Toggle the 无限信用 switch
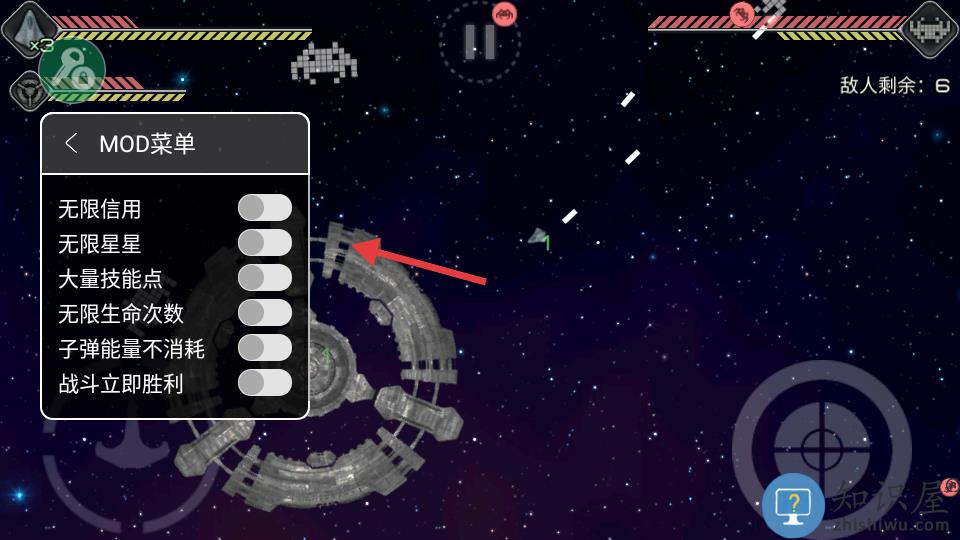This screenshot has height=540, width=960. pos(264,208)
